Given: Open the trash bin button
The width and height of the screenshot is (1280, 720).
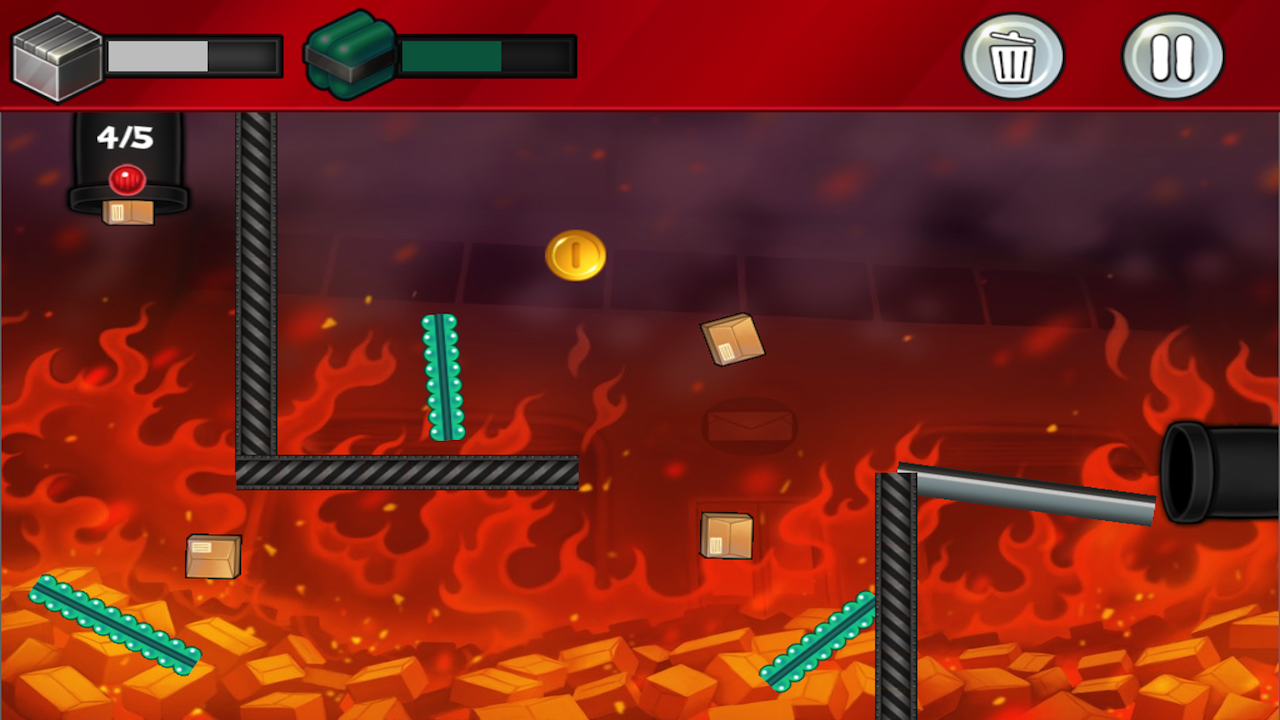Looking at the screenshot, I should (1013, 56).
